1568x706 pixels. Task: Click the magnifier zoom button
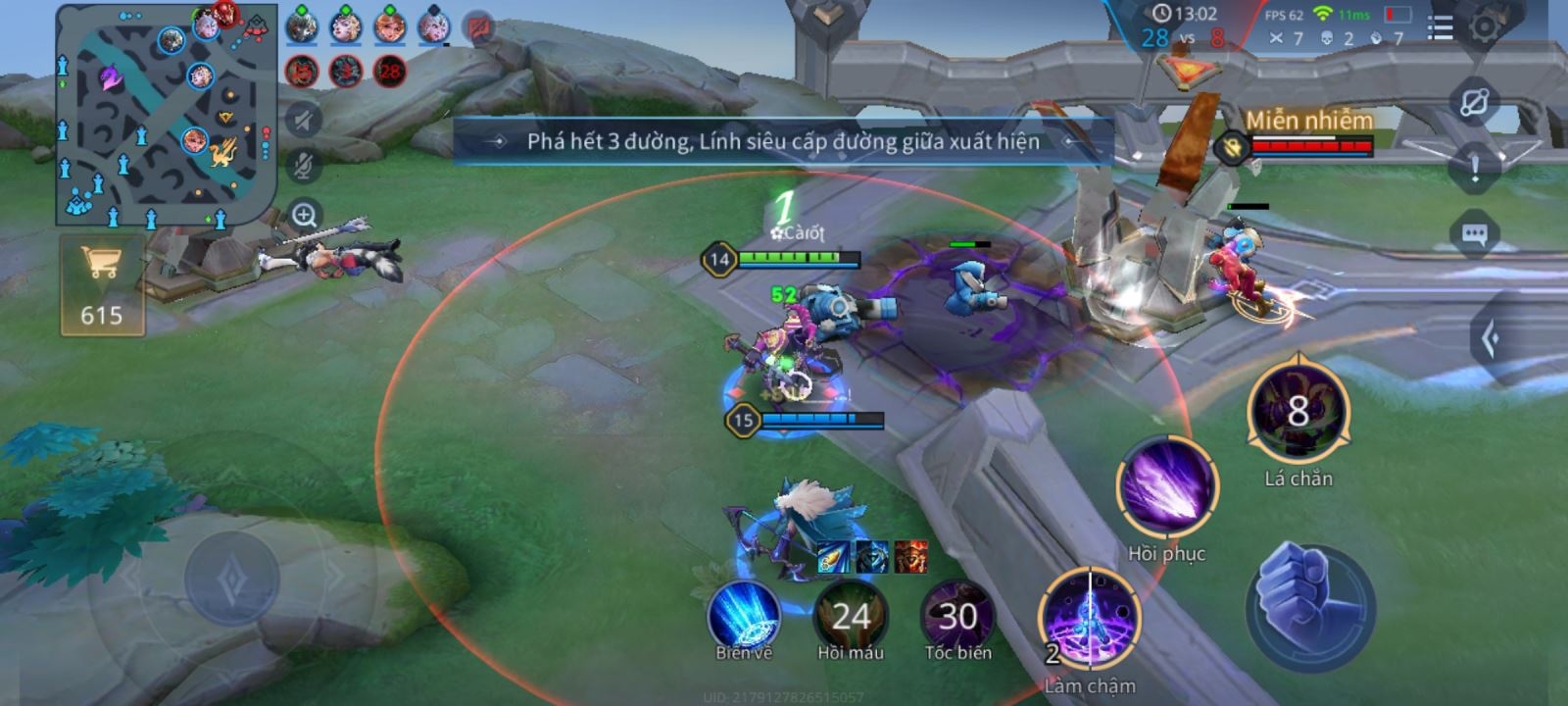point(305,215)
